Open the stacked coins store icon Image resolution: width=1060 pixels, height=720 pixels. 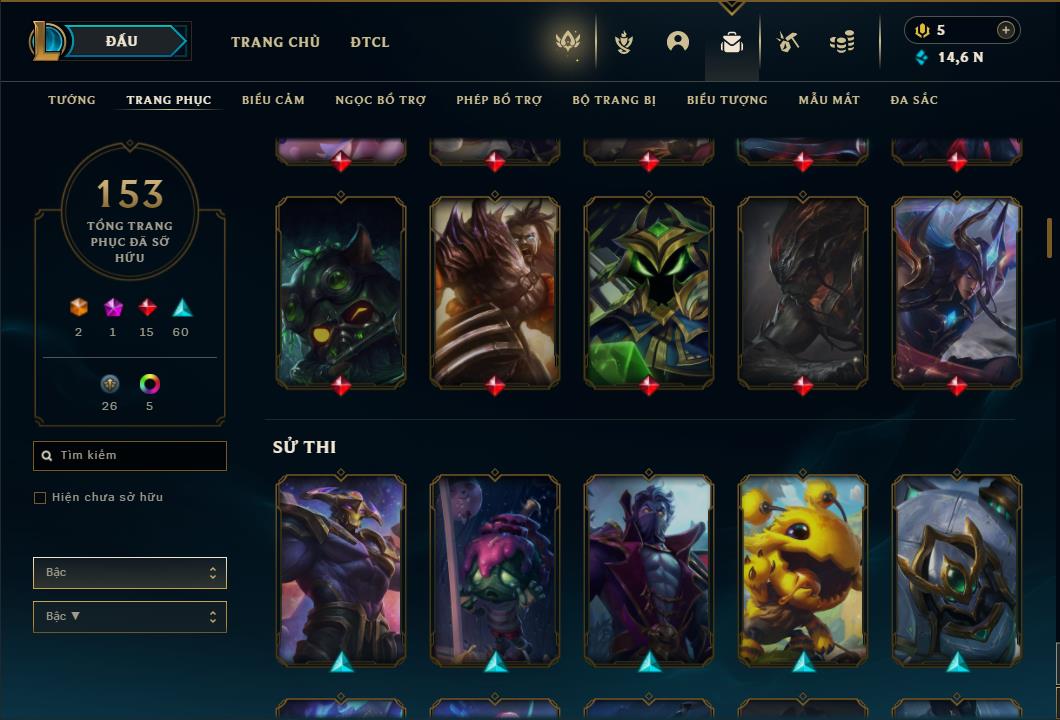click(842, 42)
